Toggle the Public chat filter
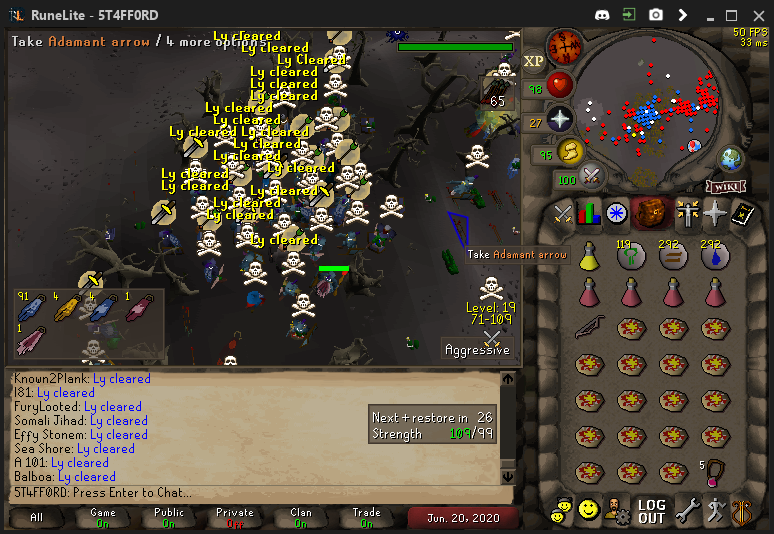 tap(169, 517)
